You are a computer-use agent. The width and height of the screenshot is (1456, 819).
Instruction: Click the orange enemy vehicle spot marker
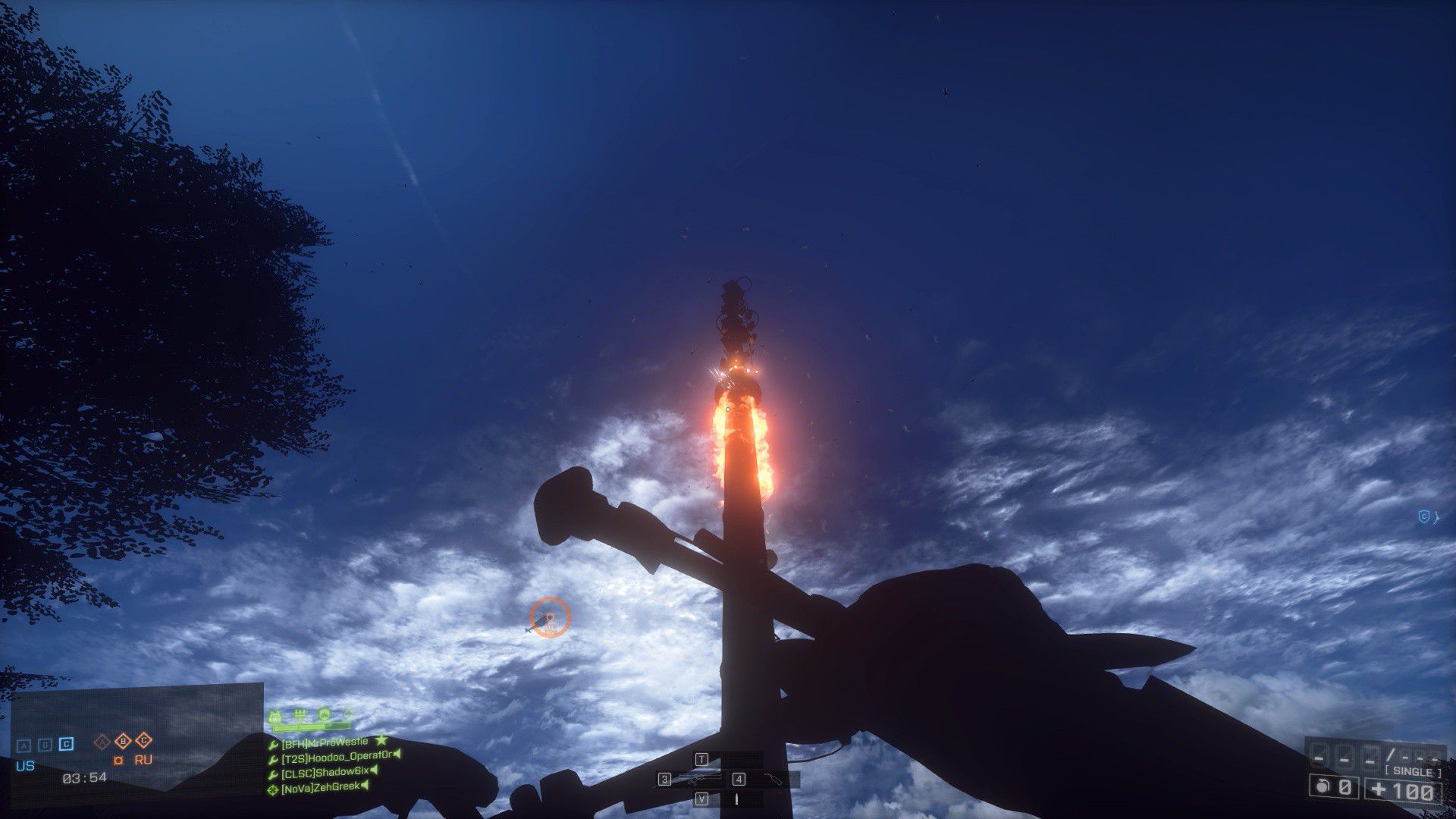coord(550,618)
